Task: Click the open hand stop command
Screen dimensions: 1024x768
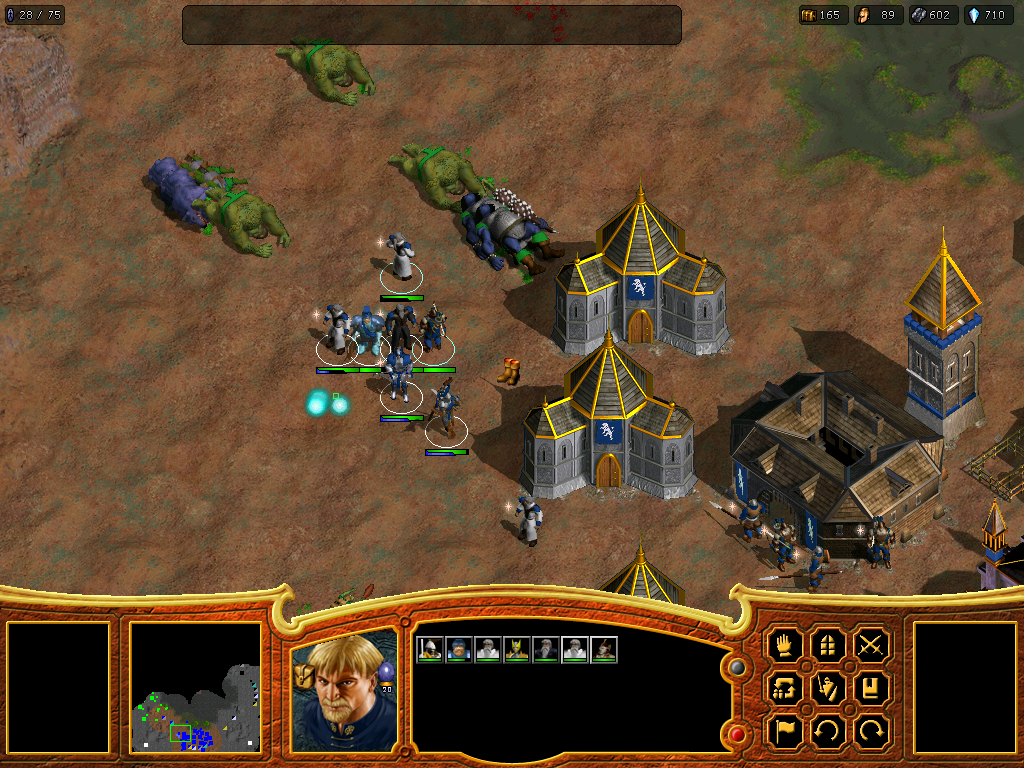Action: [785, 644]
